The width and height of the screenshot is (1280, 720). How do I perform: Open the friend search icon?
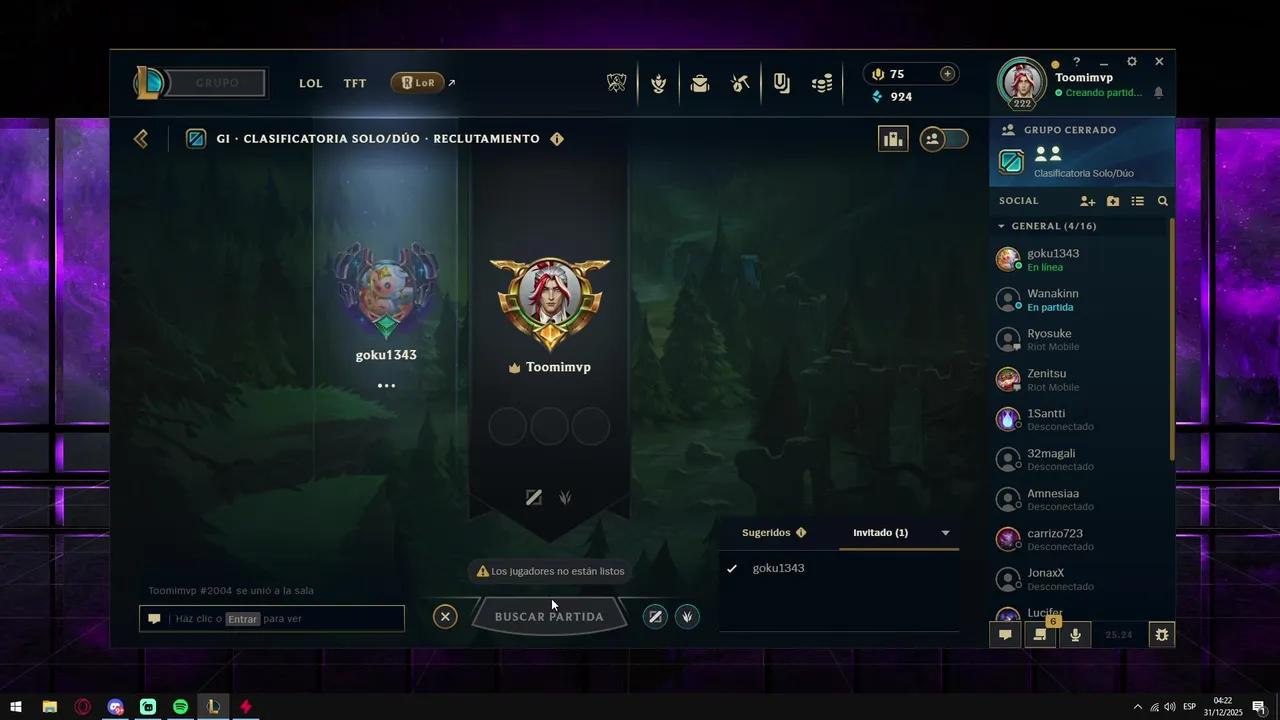click(1162, 201)
